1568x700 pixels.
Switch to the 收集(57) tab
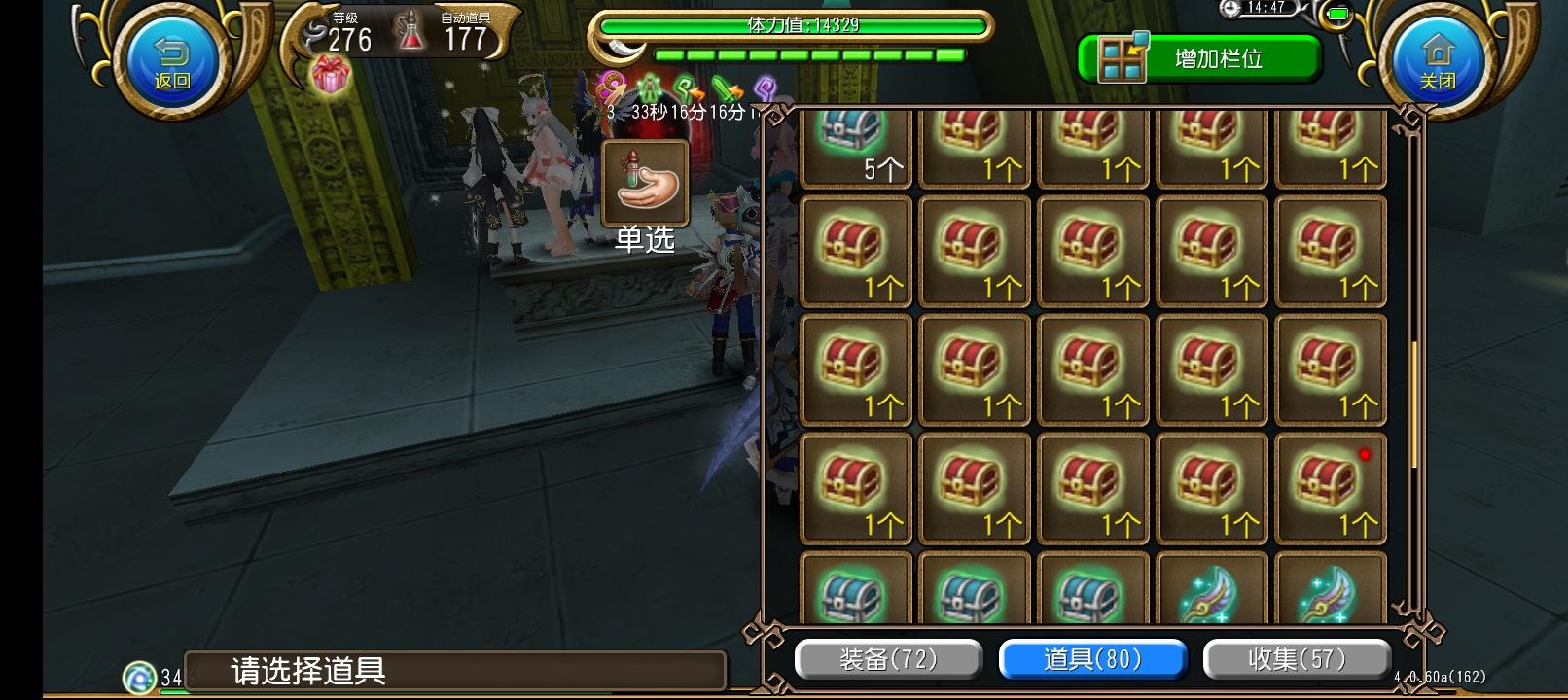click(1298, 658)
